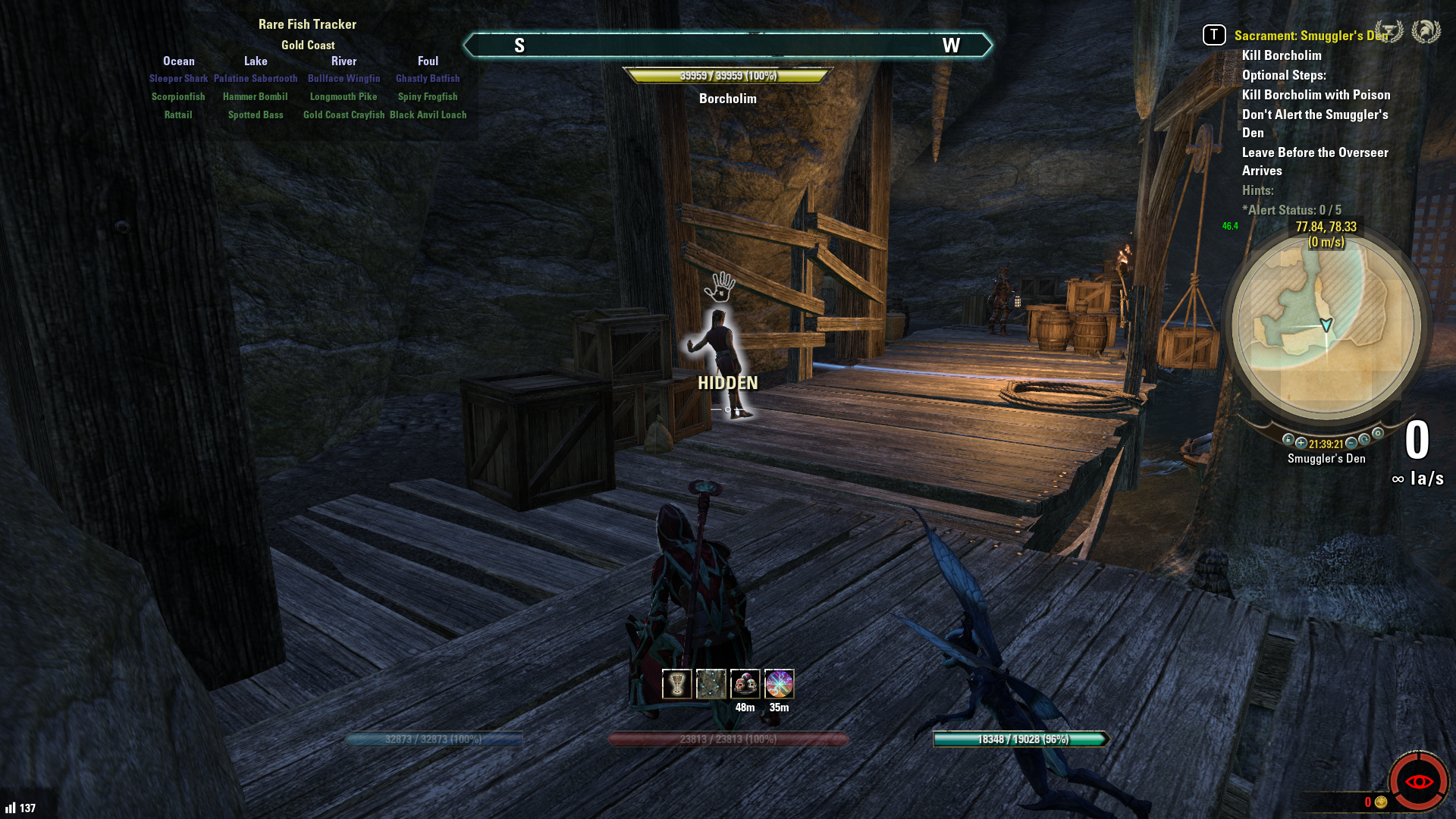Click the helmet laurel icon
1456x819 pixels.
click(x=1426, y=31)
